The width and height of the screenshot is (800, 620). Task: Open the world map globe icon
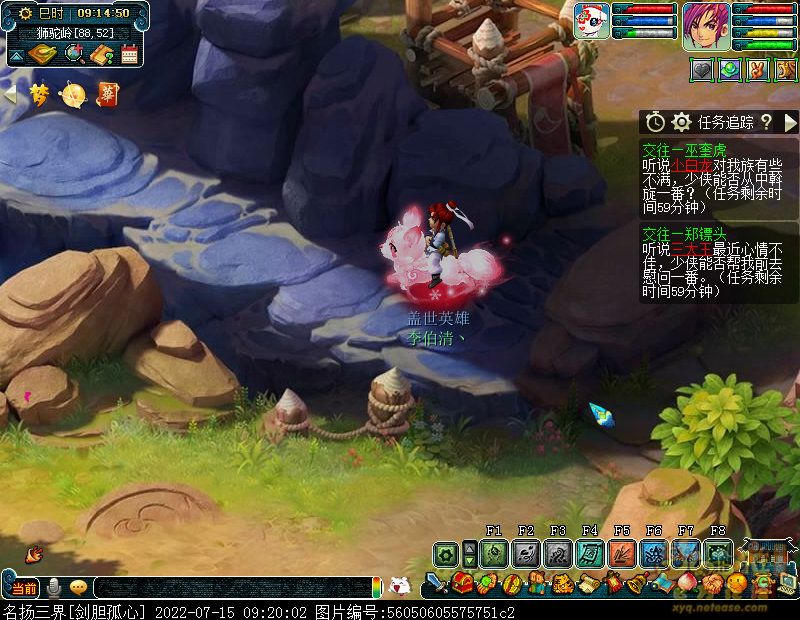[73, 55]
